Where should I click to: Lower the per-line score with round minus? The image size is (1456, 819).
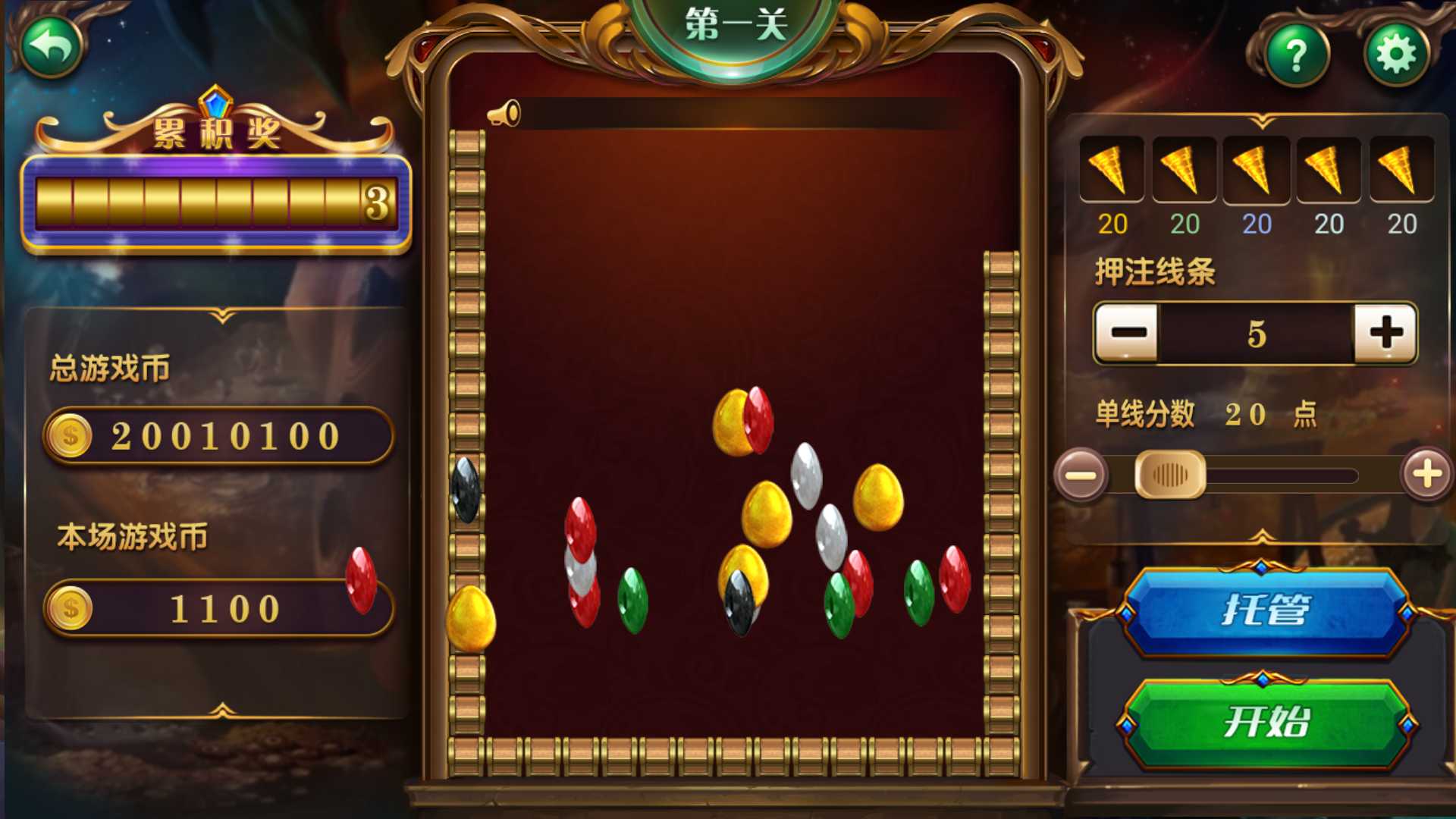click(1081, 475)
